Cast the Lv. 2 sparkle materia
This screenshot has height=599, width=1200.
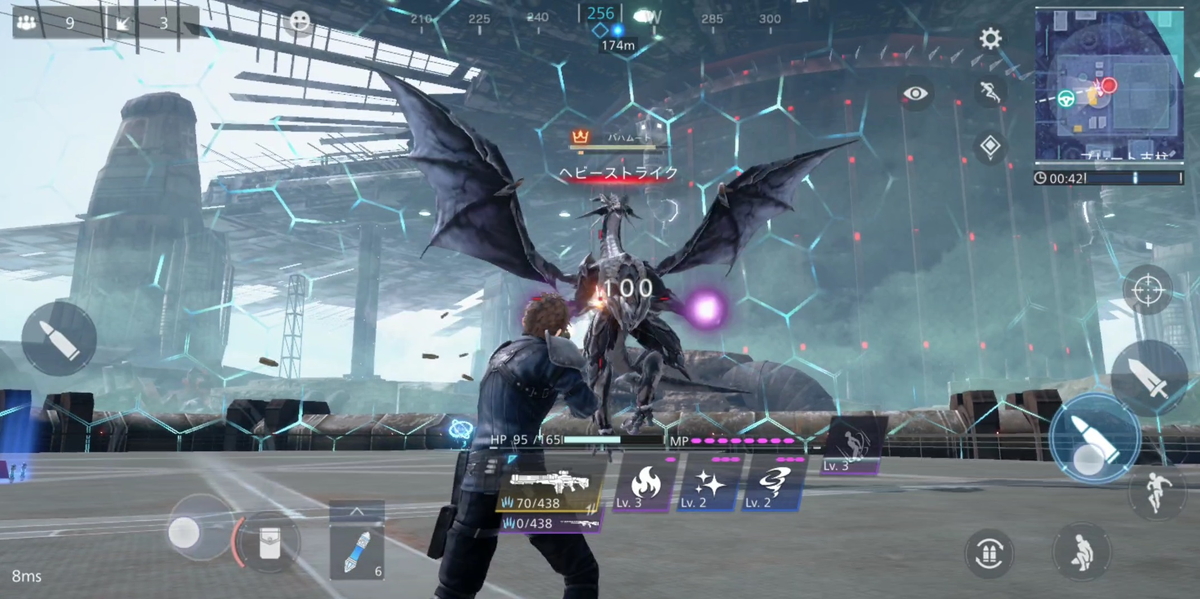pyautogui.click(x=710, y=484)
